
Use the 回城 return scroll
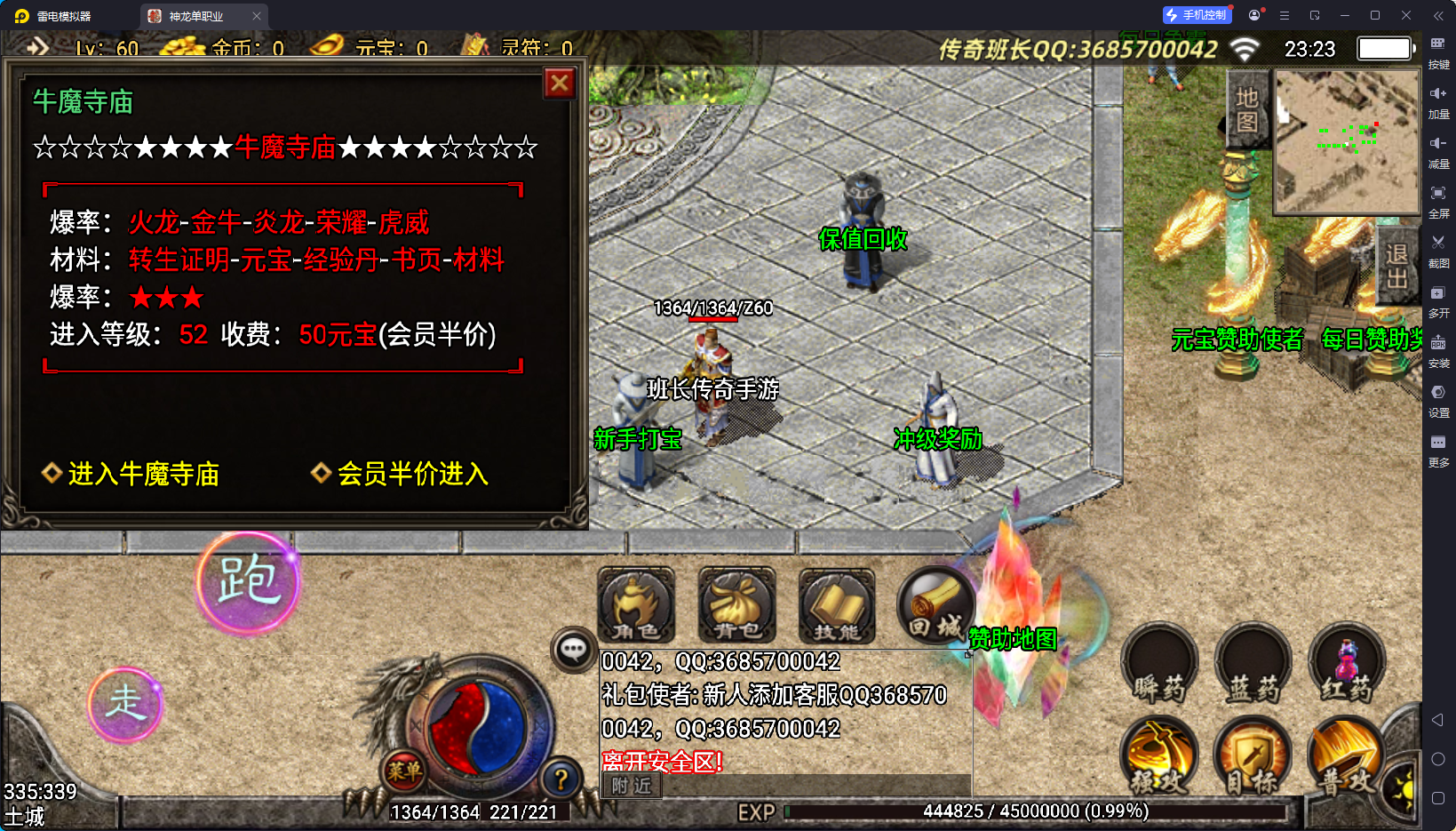[935, 606]
